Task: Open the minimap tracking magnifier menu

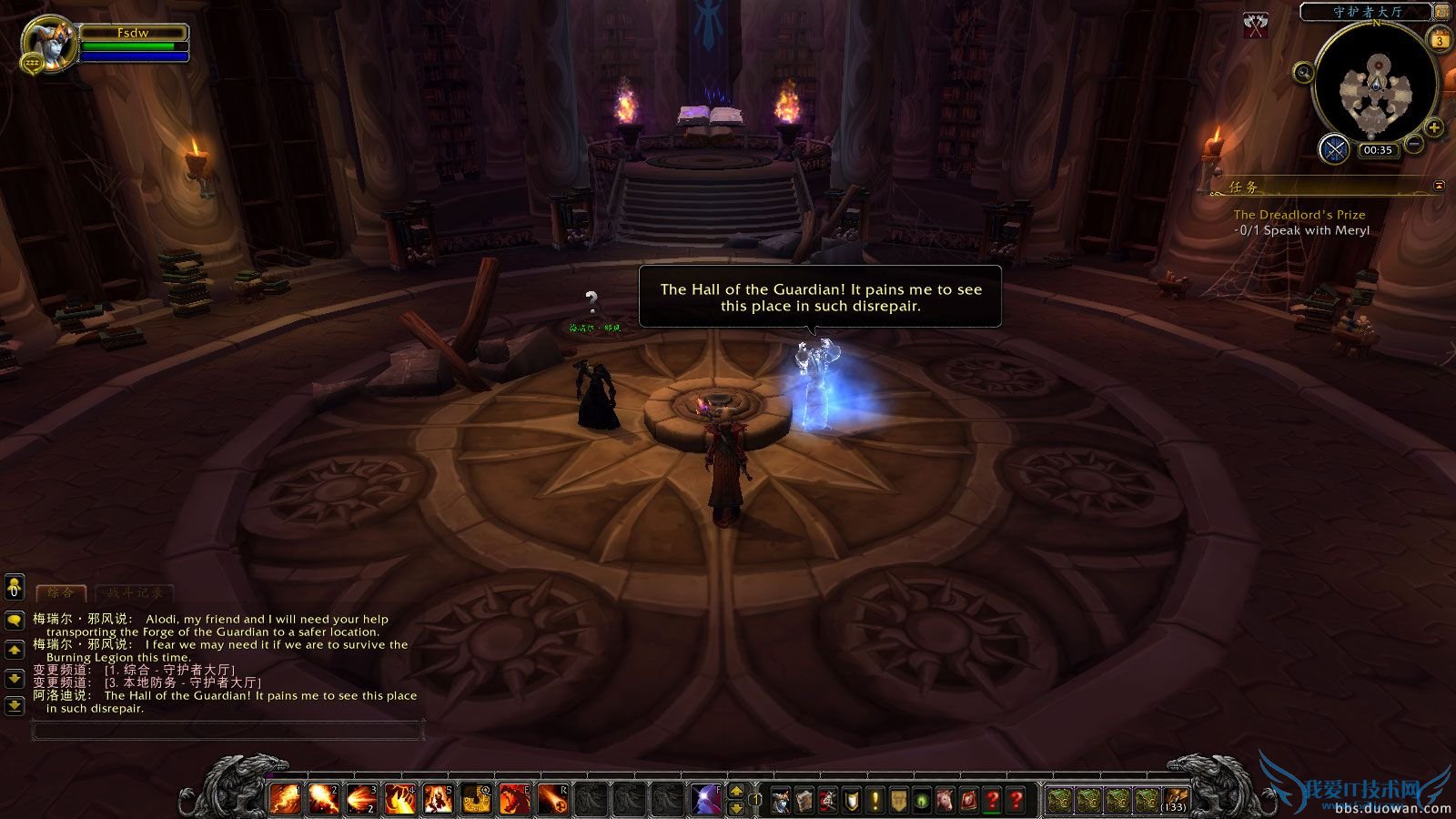Action: 1303,72
